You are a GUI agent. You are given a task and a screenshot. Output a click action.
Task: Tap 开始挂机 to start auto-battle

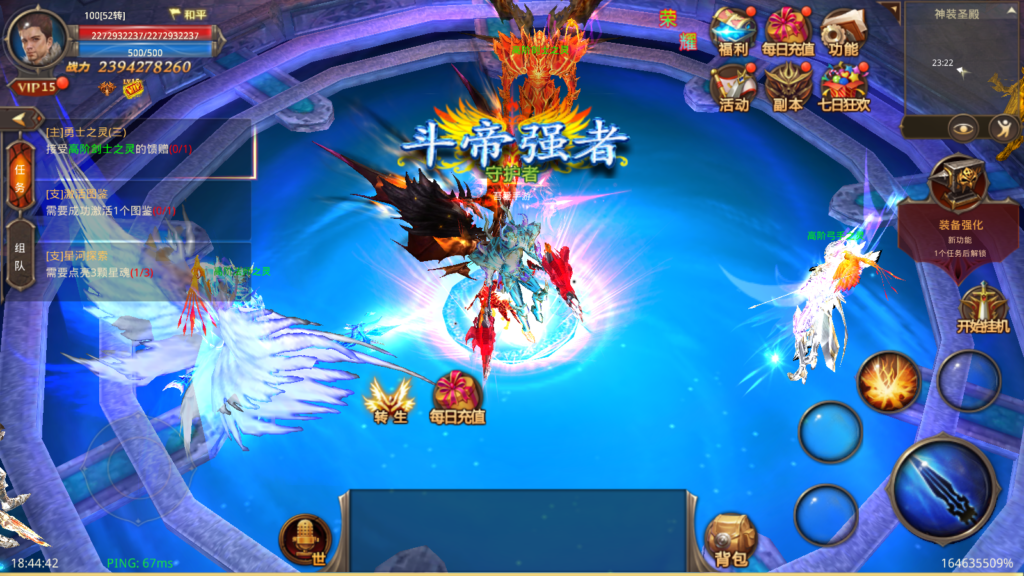click(x=983, y=308)
